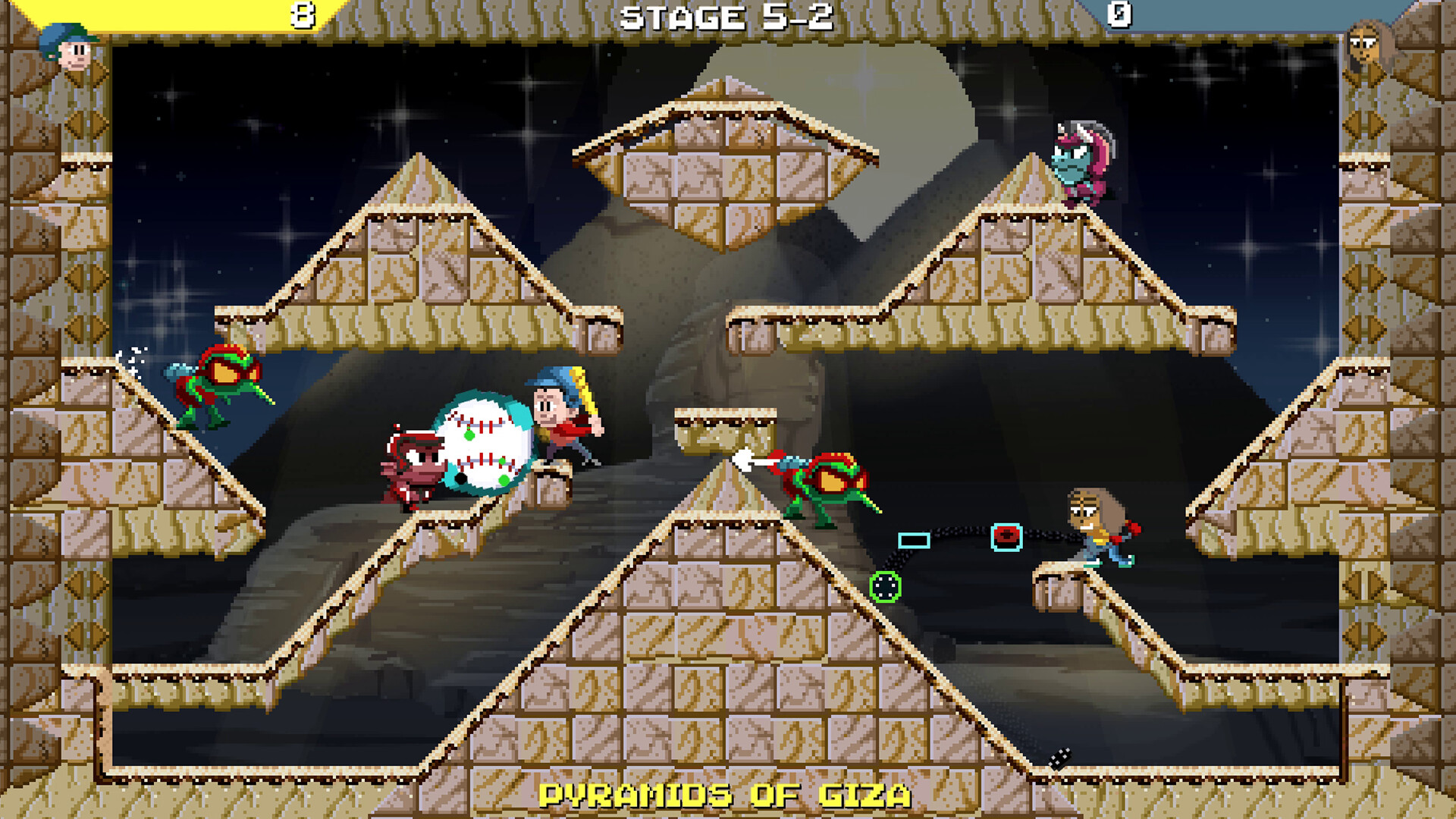Click the cyan rectangle power-up

[912, 541]
